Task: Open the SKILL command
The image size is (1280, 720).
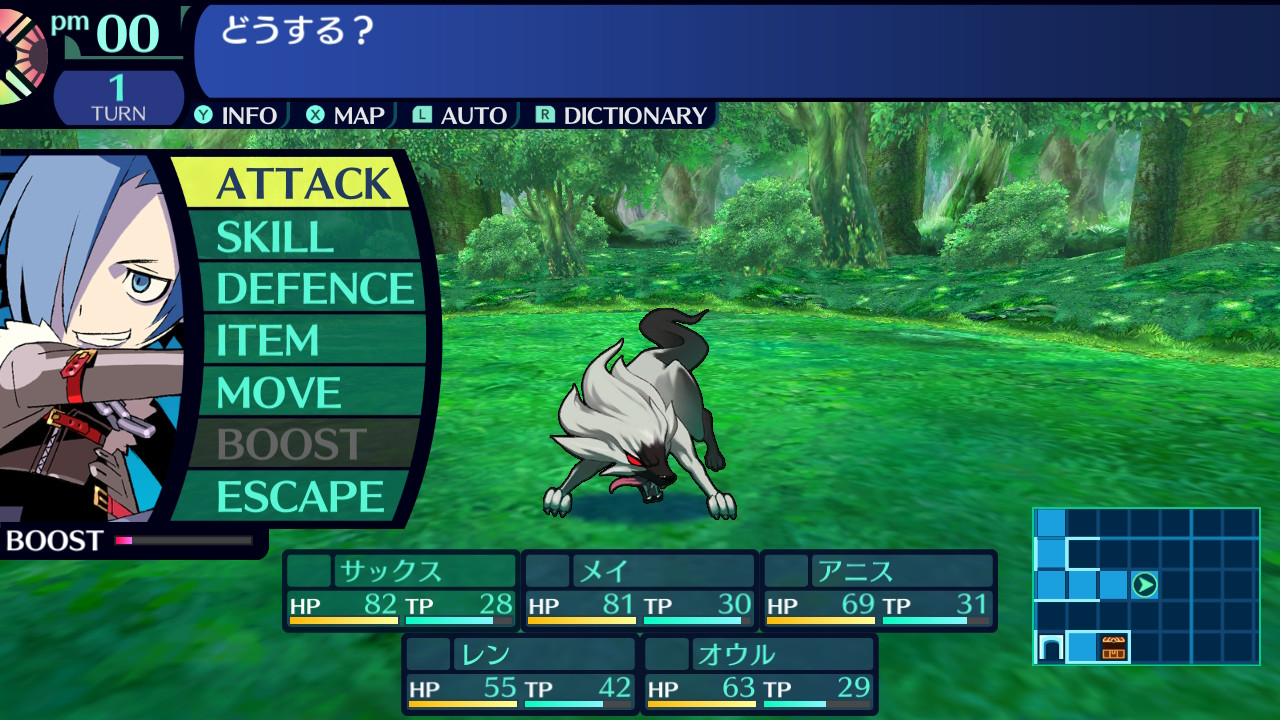Action: pyautogui.click(x=274, y=237)
